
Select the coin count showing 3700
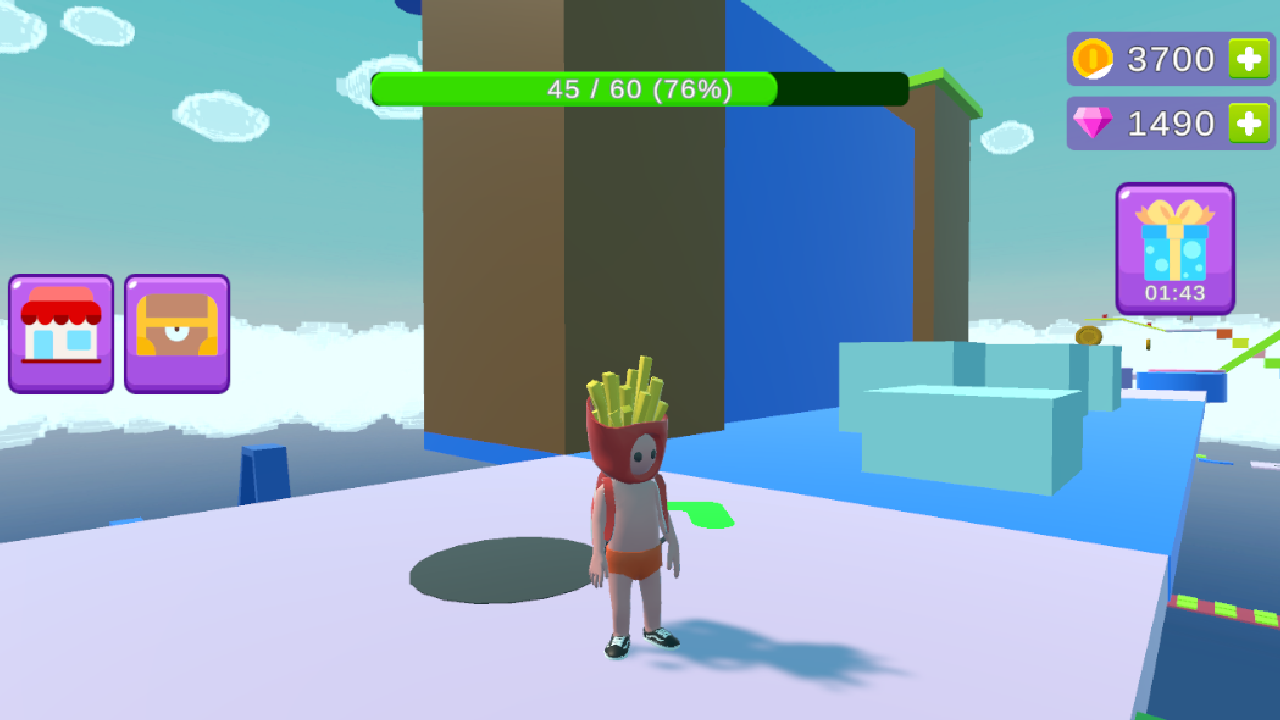pyautogui.click(x=1170, y=58)
